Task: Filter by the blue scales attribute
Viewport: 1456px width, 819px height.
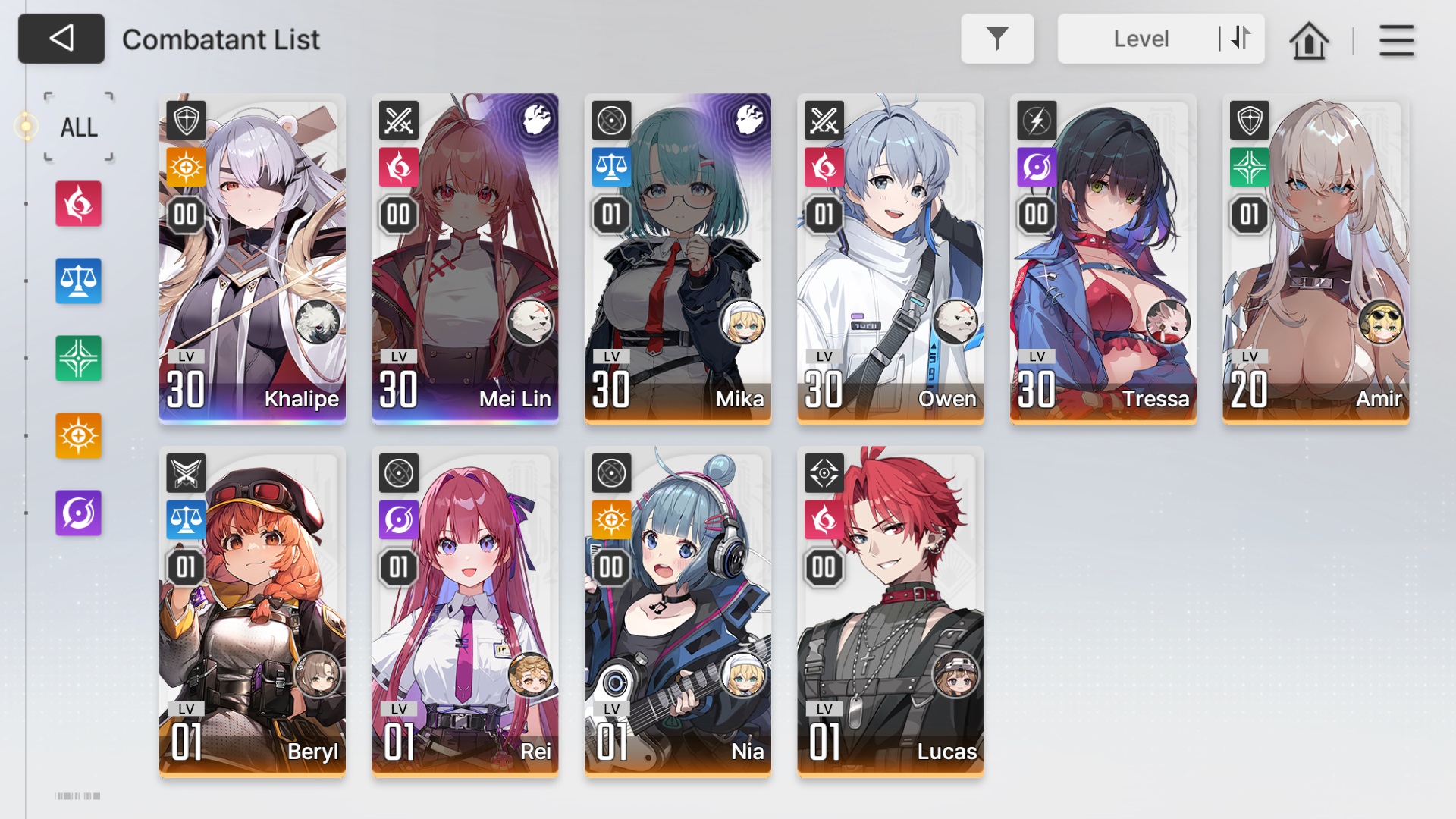Action: [78, 281]
